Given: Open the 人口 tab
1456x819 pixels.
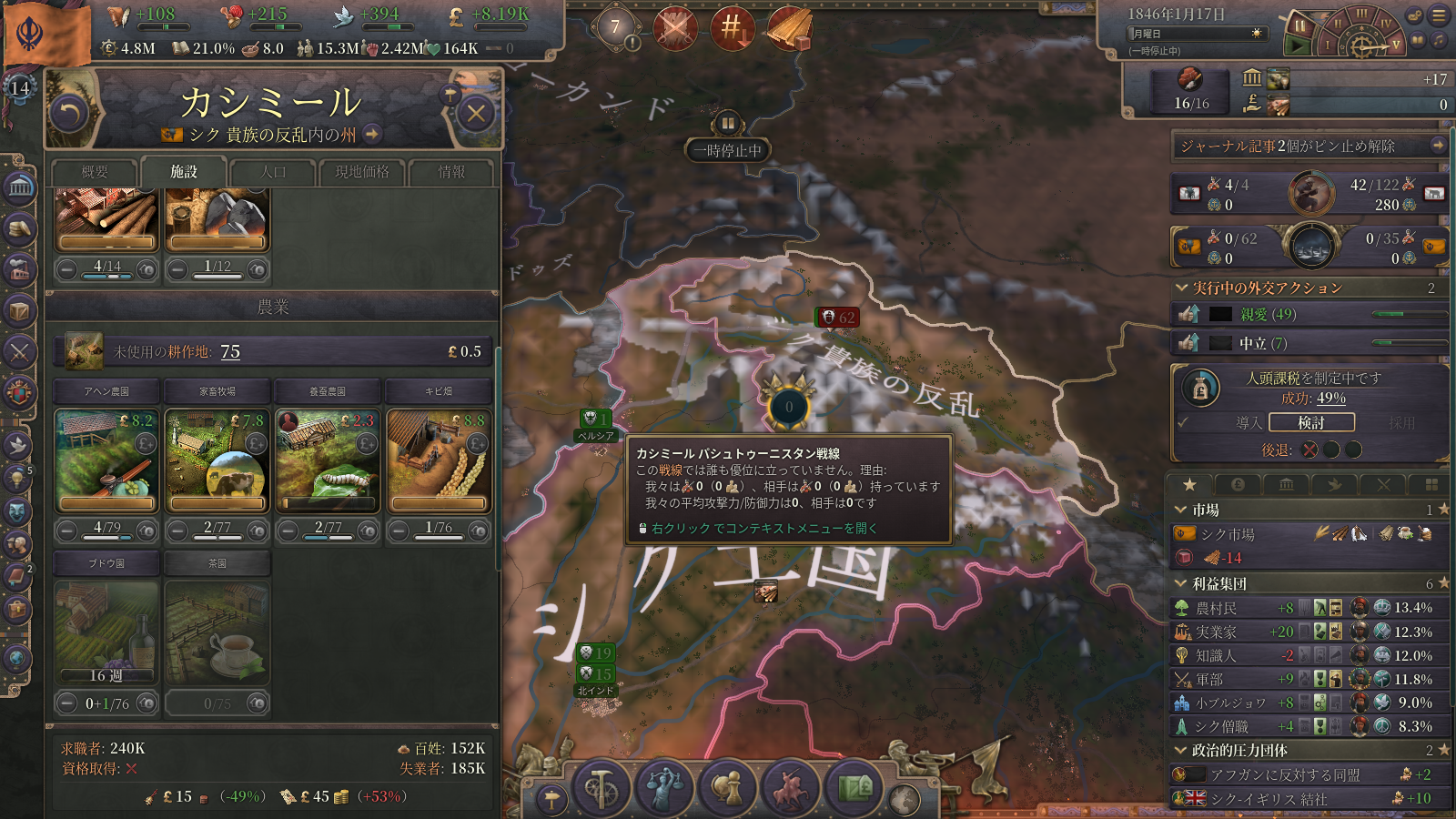Looking at the screenshot, I should (273, 172).
